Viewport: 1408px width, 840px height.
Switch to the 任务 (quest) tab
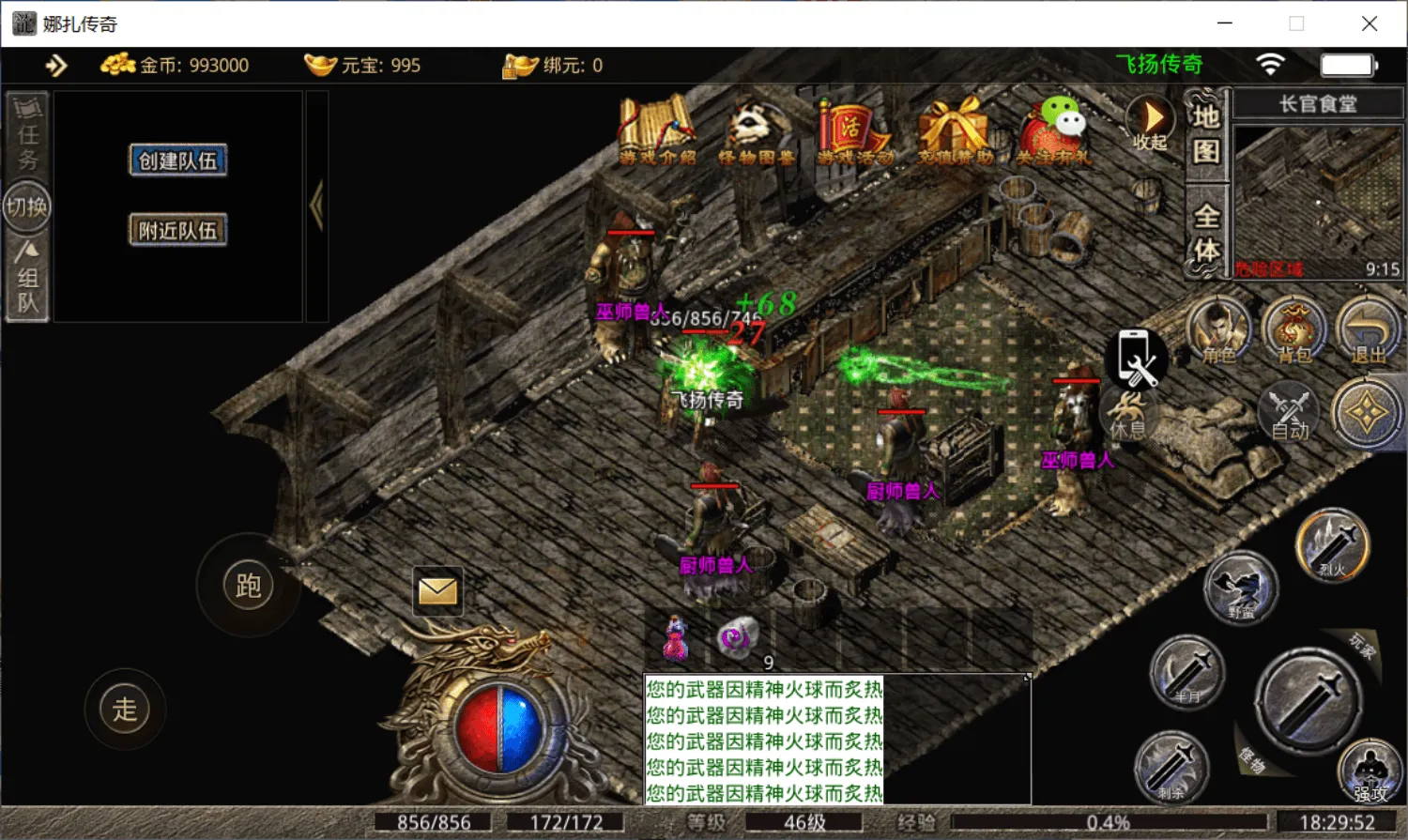click(27, 132)
